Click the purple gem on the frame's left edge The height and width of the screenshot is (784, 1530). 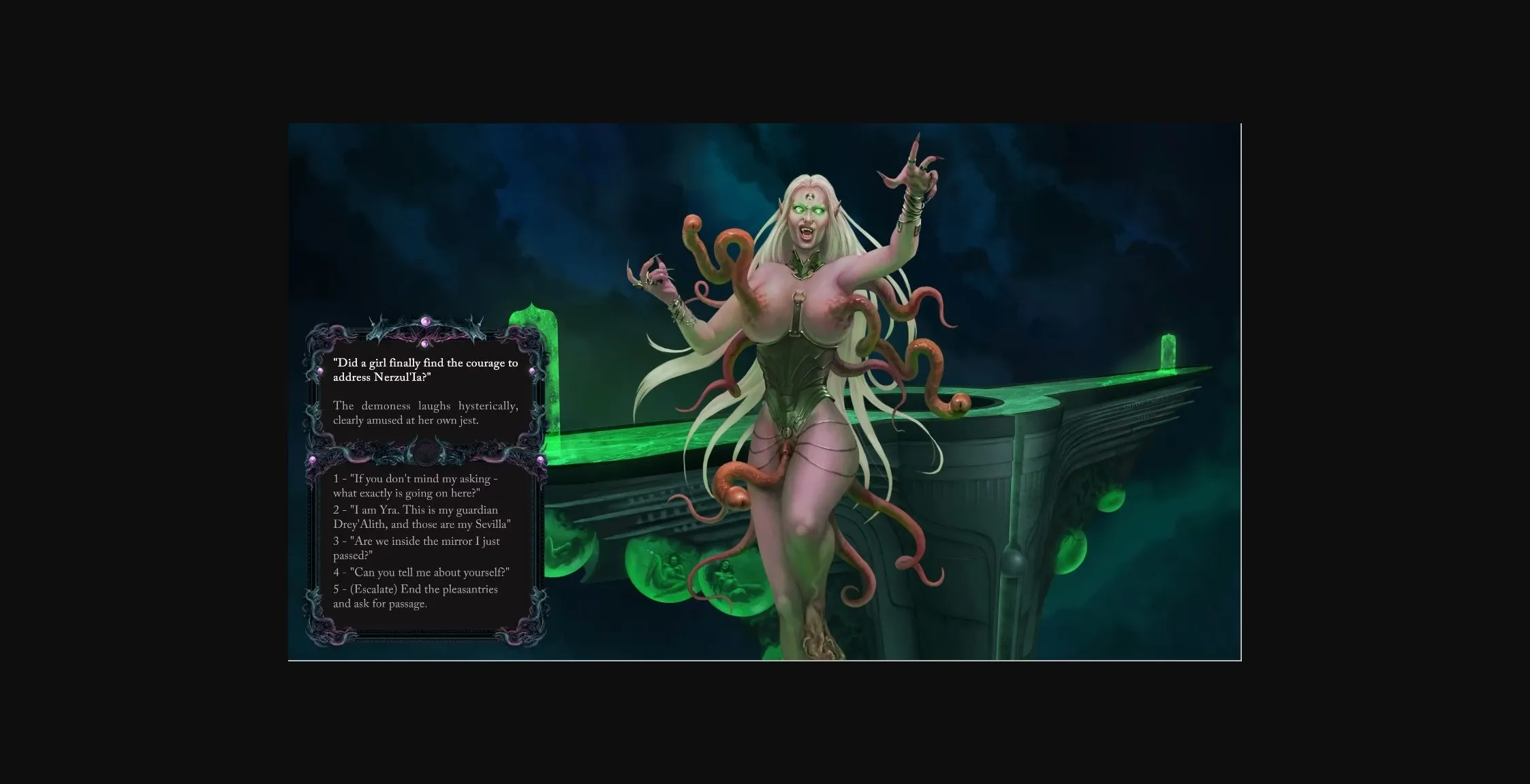pyautogui.click(x=320, y=371)
